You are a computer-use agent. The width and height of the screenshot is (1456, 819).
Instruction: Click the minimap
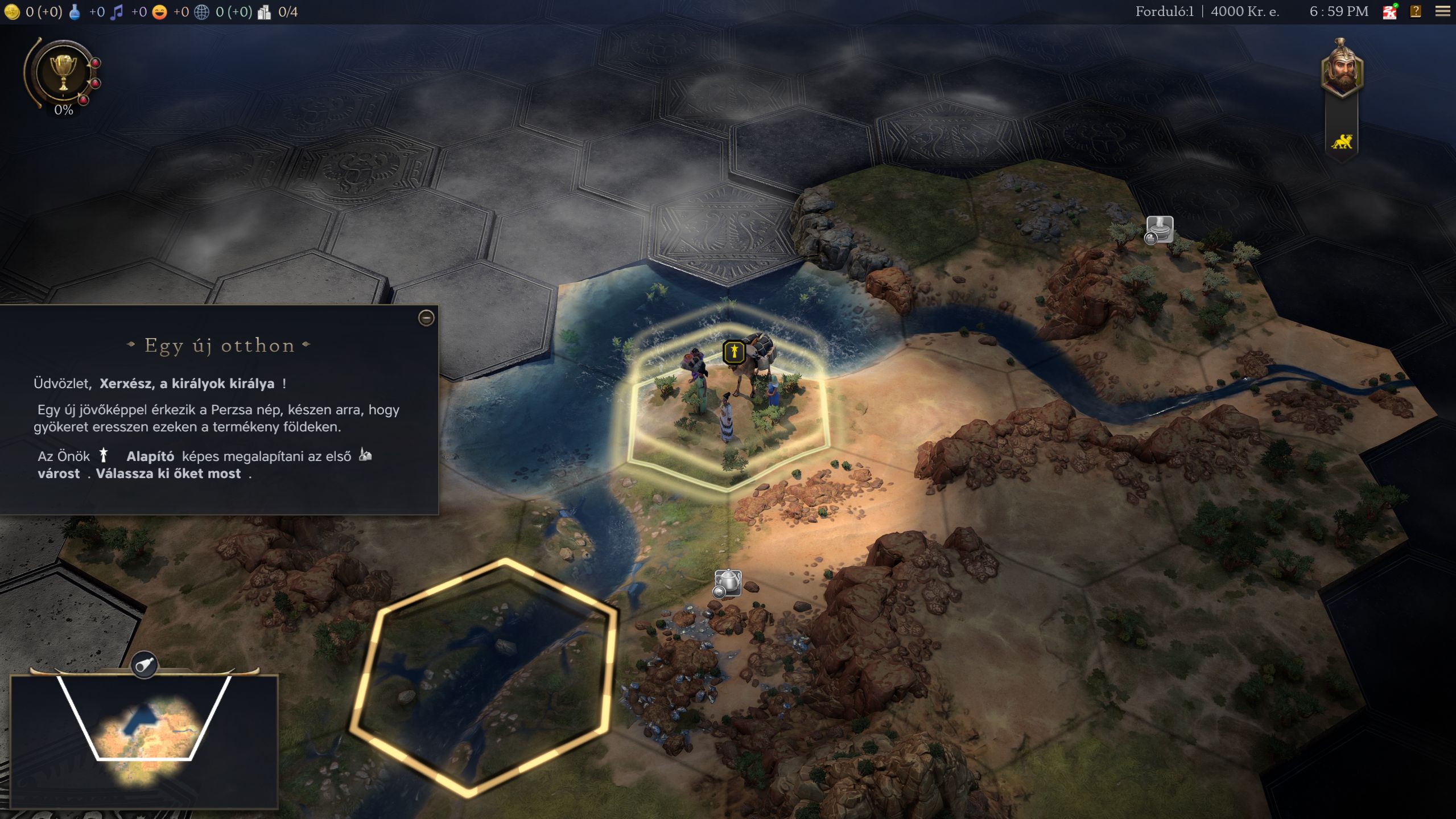(x=144, y=740)
